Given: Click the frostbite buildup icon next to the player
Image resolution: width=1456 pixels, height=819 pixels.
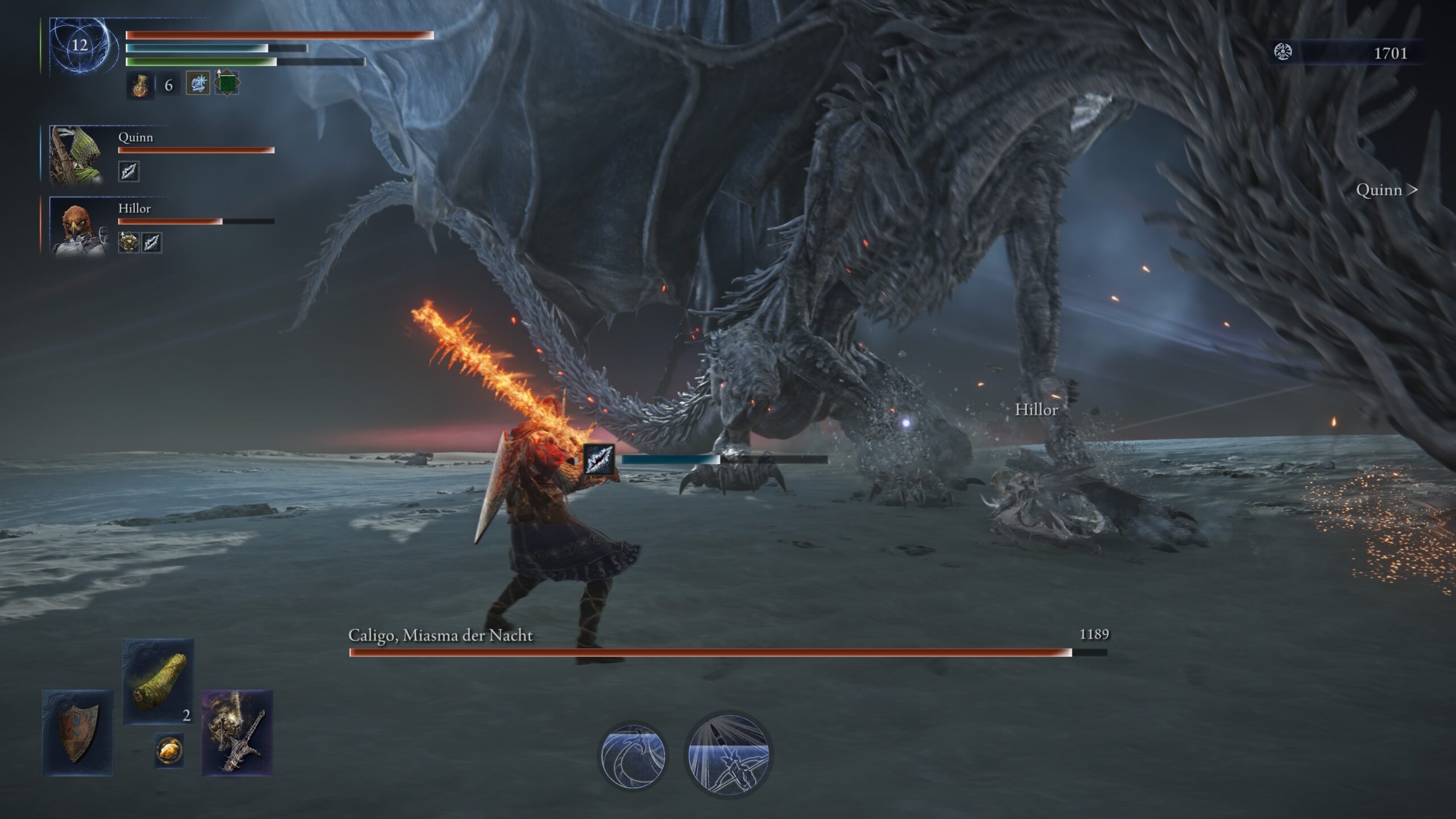Looking at the screenshot, I should 599,458.
